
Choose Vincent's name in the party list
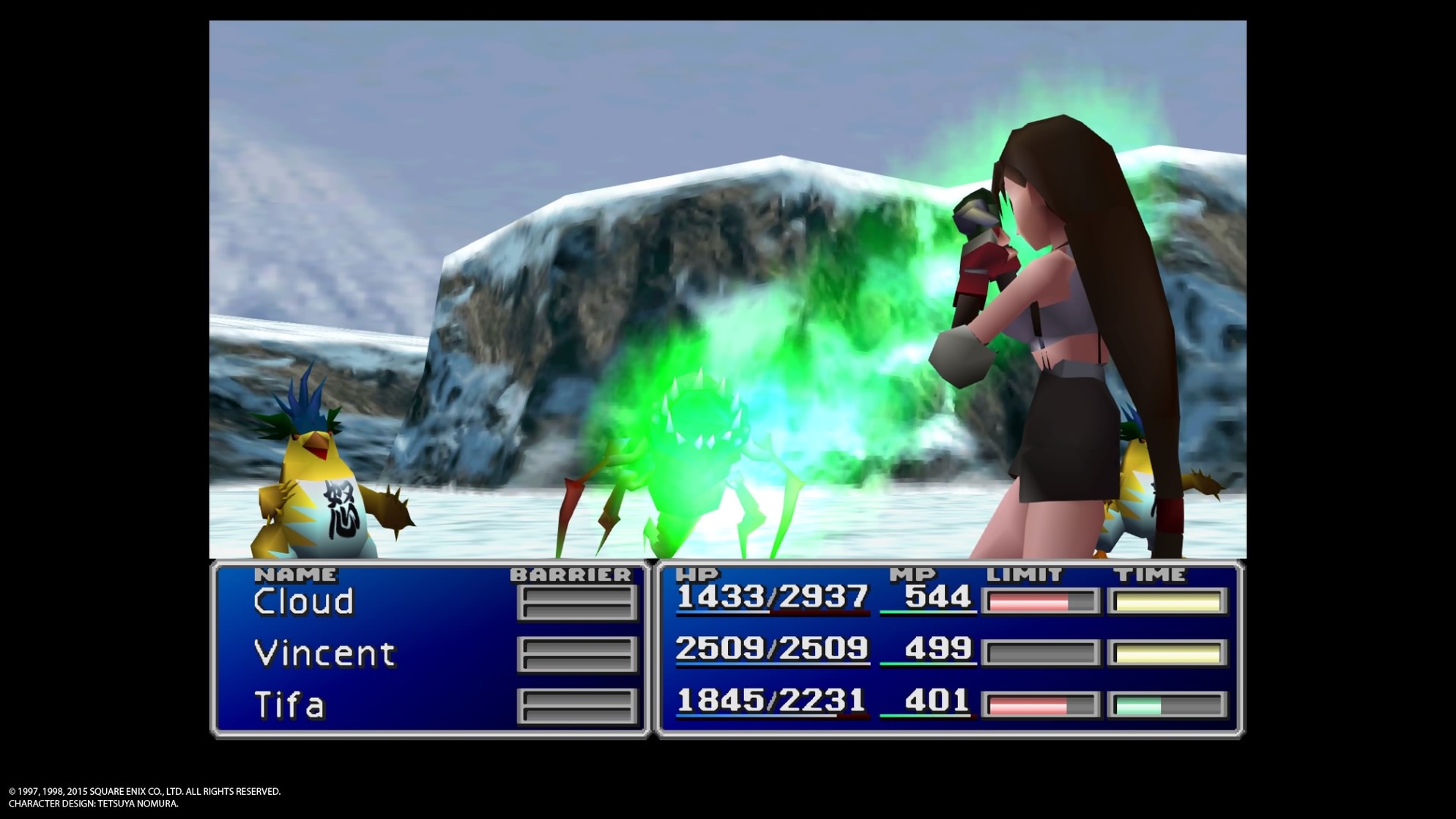(x=324, y=653)
